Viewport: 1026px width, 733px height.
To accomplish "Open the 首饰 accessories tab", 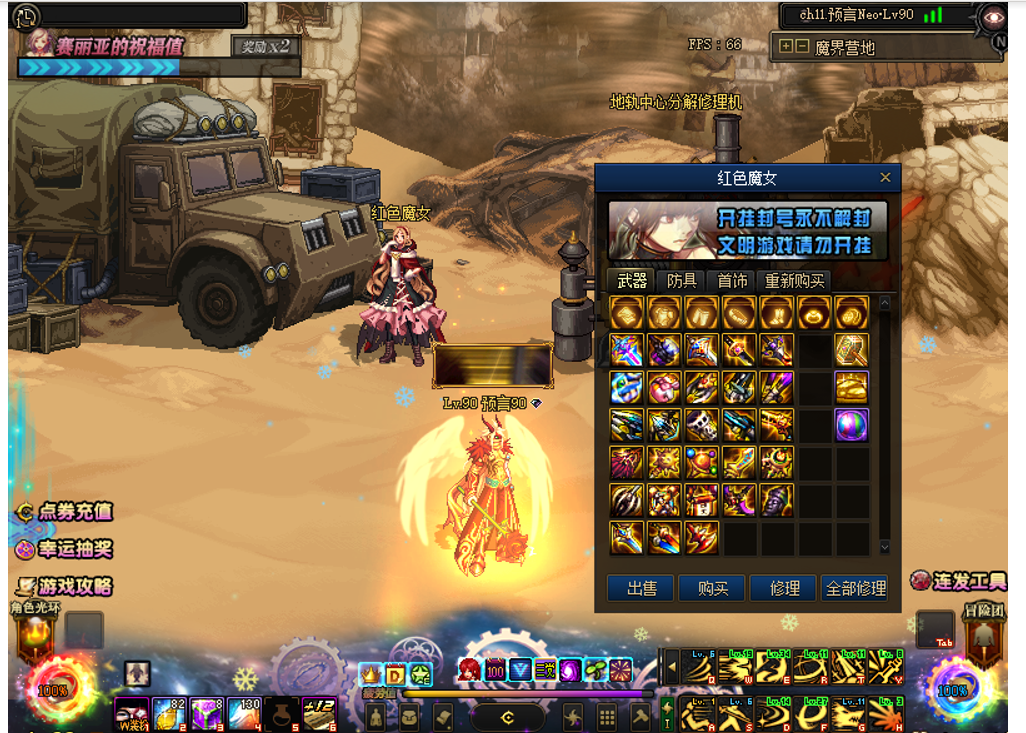I will pyautogui.click(x=732, y=281).
